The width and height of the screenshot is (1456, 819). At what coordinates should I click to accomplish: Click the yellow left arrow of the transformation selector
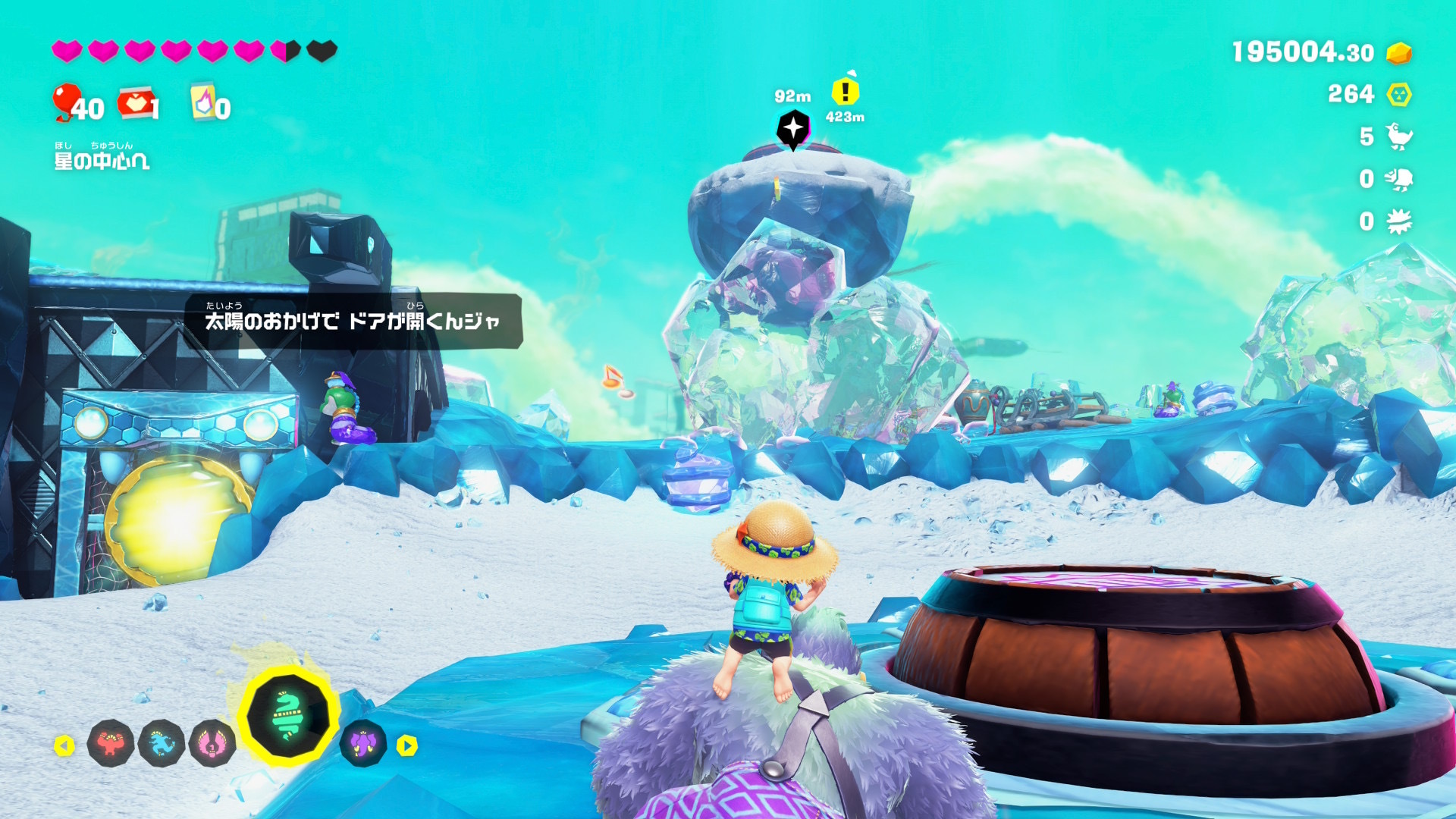(64, 746)
